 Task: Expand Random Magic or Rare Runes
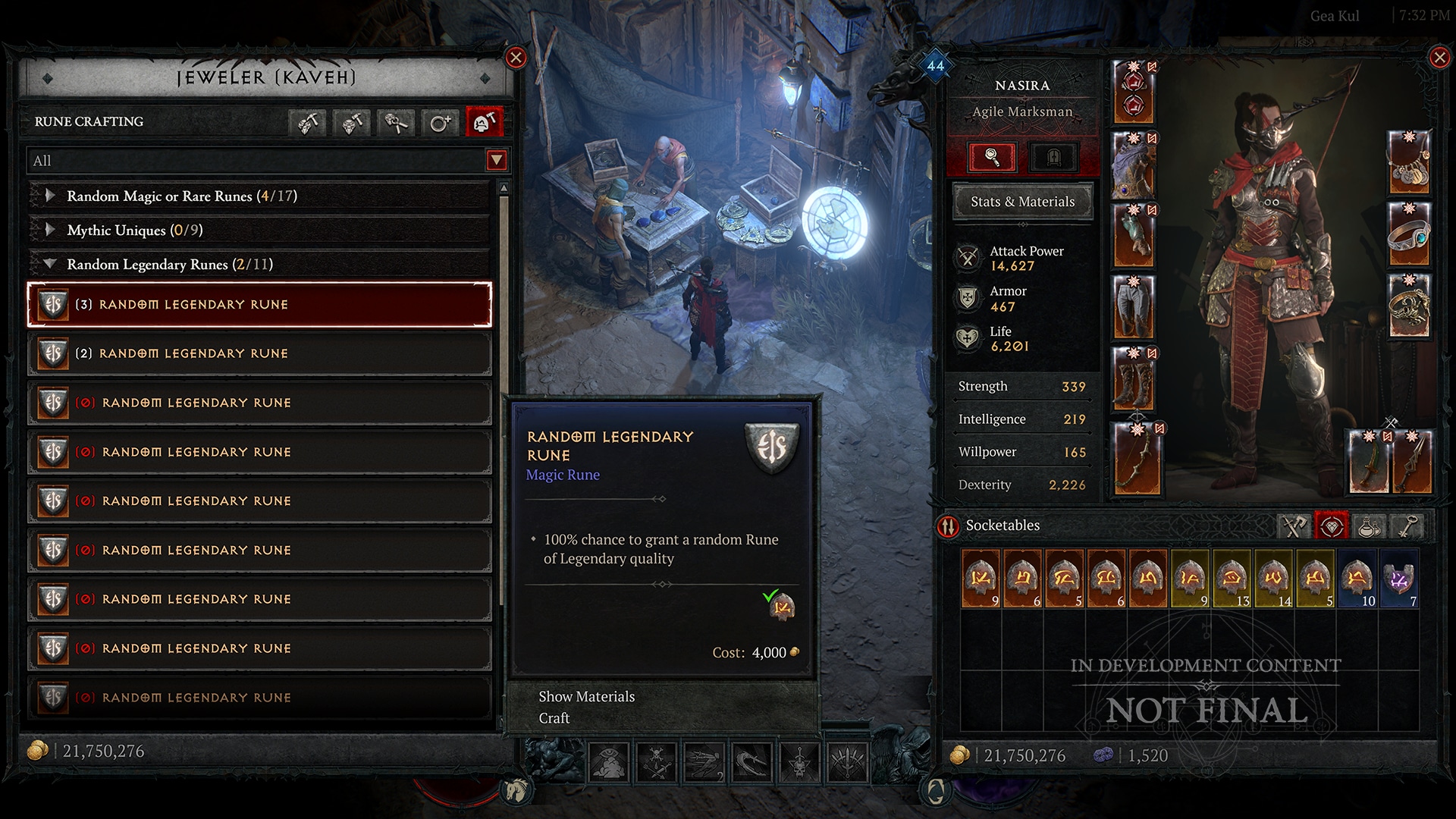[x=50, y=196]
